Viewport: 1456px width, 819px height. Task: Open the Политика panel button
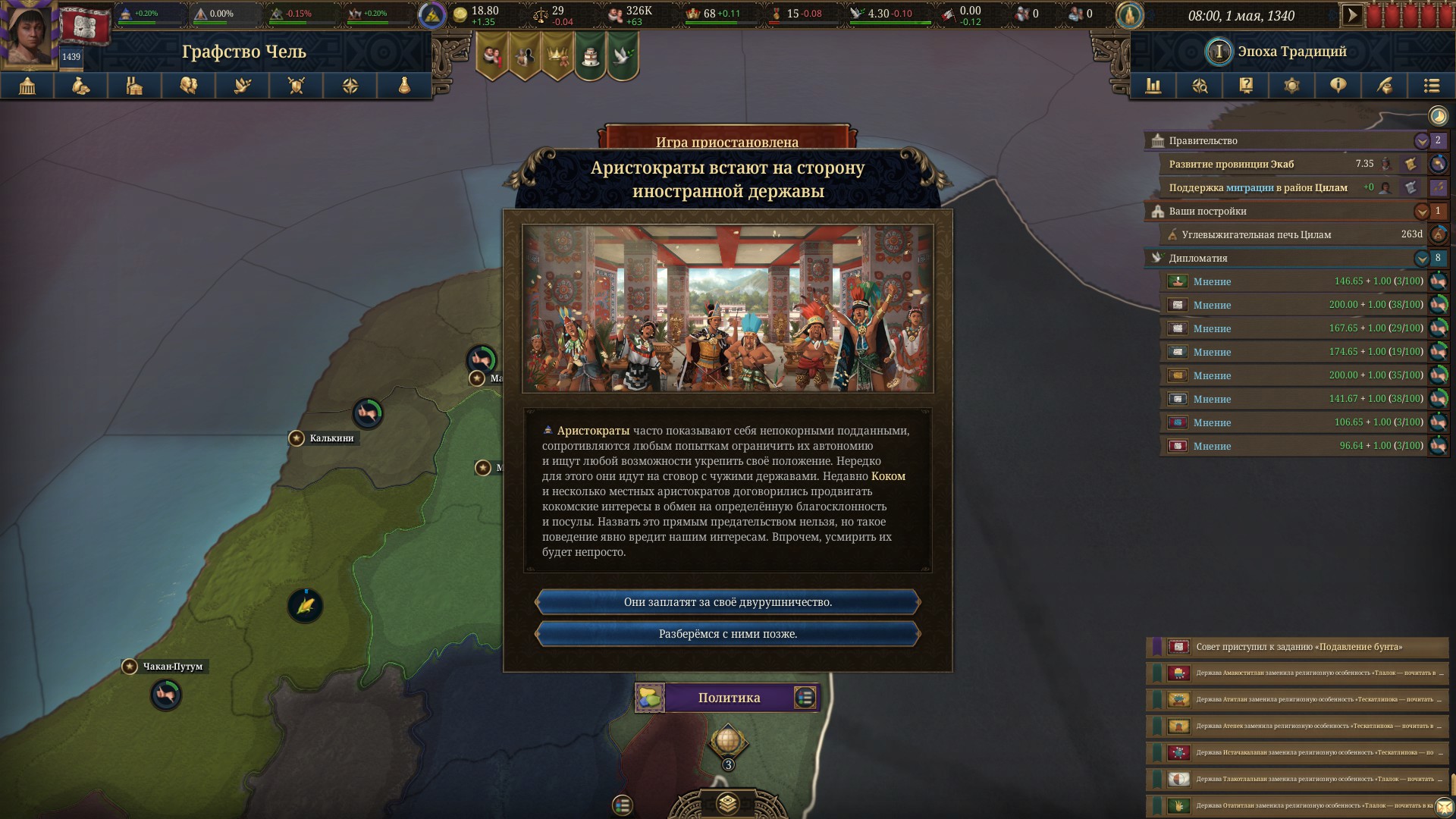728,698
